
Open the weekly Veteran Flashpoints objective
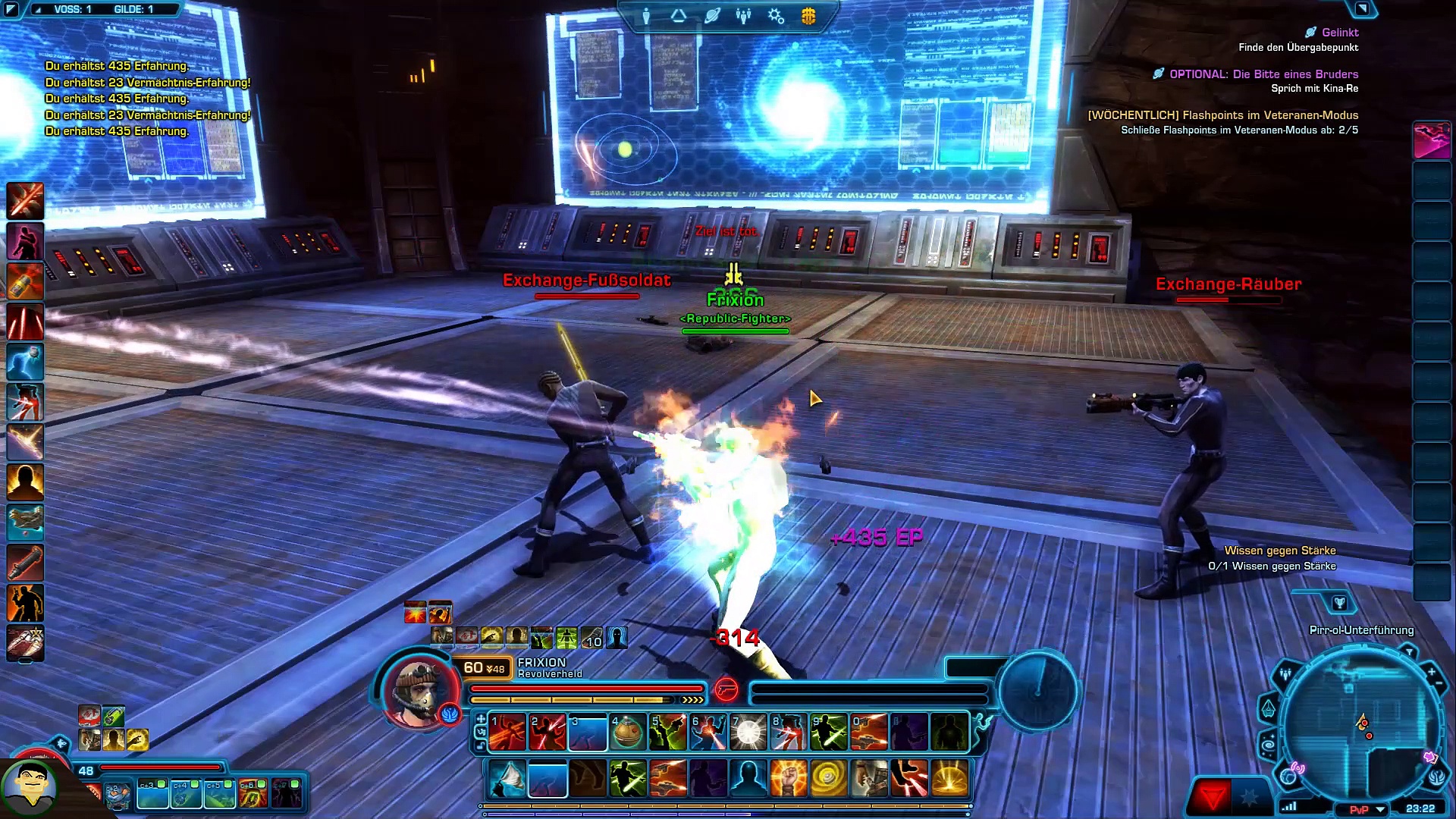(1222, 115)
